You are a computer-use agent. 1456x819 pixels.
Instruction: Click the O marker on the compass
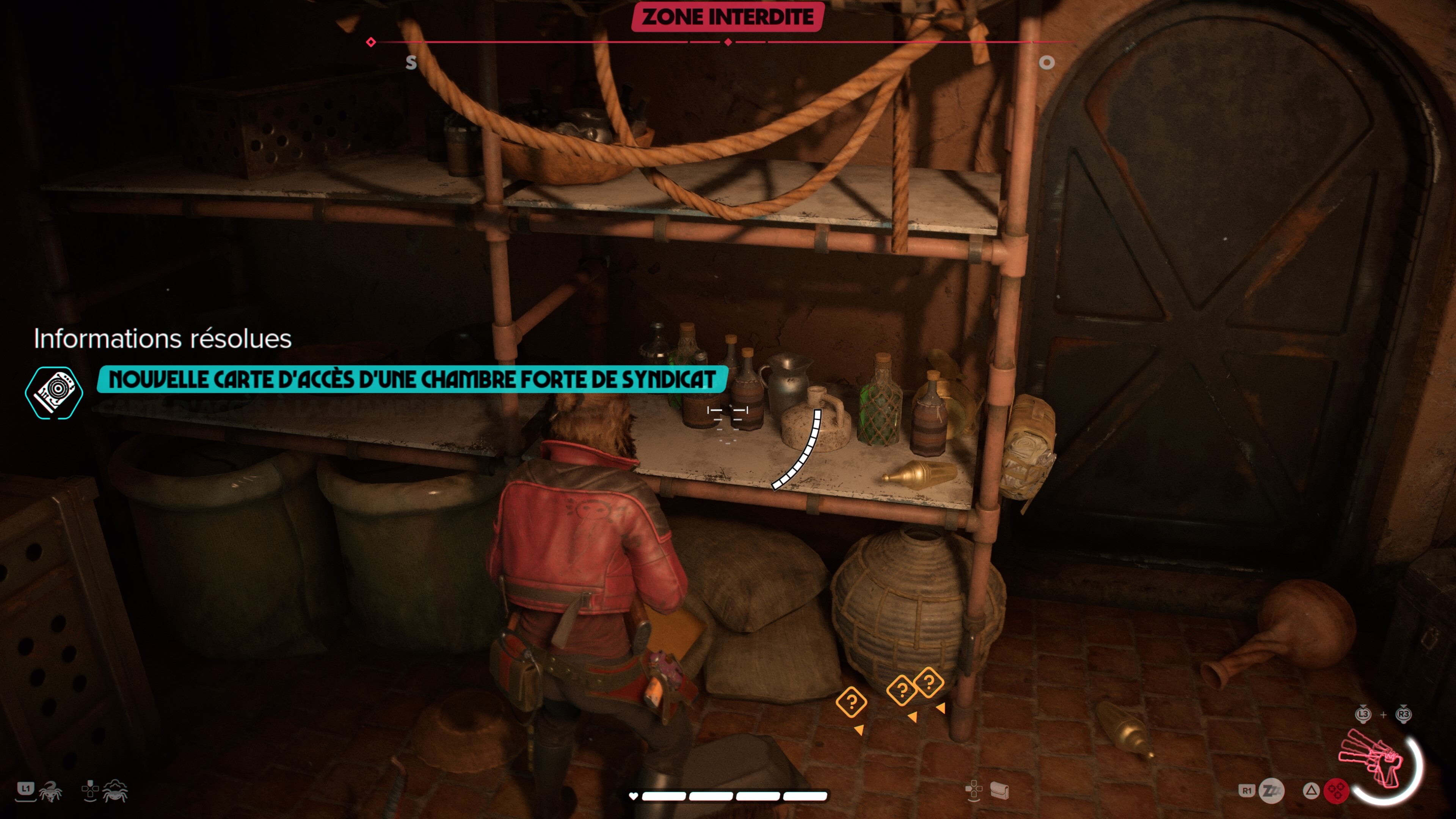1046,63
